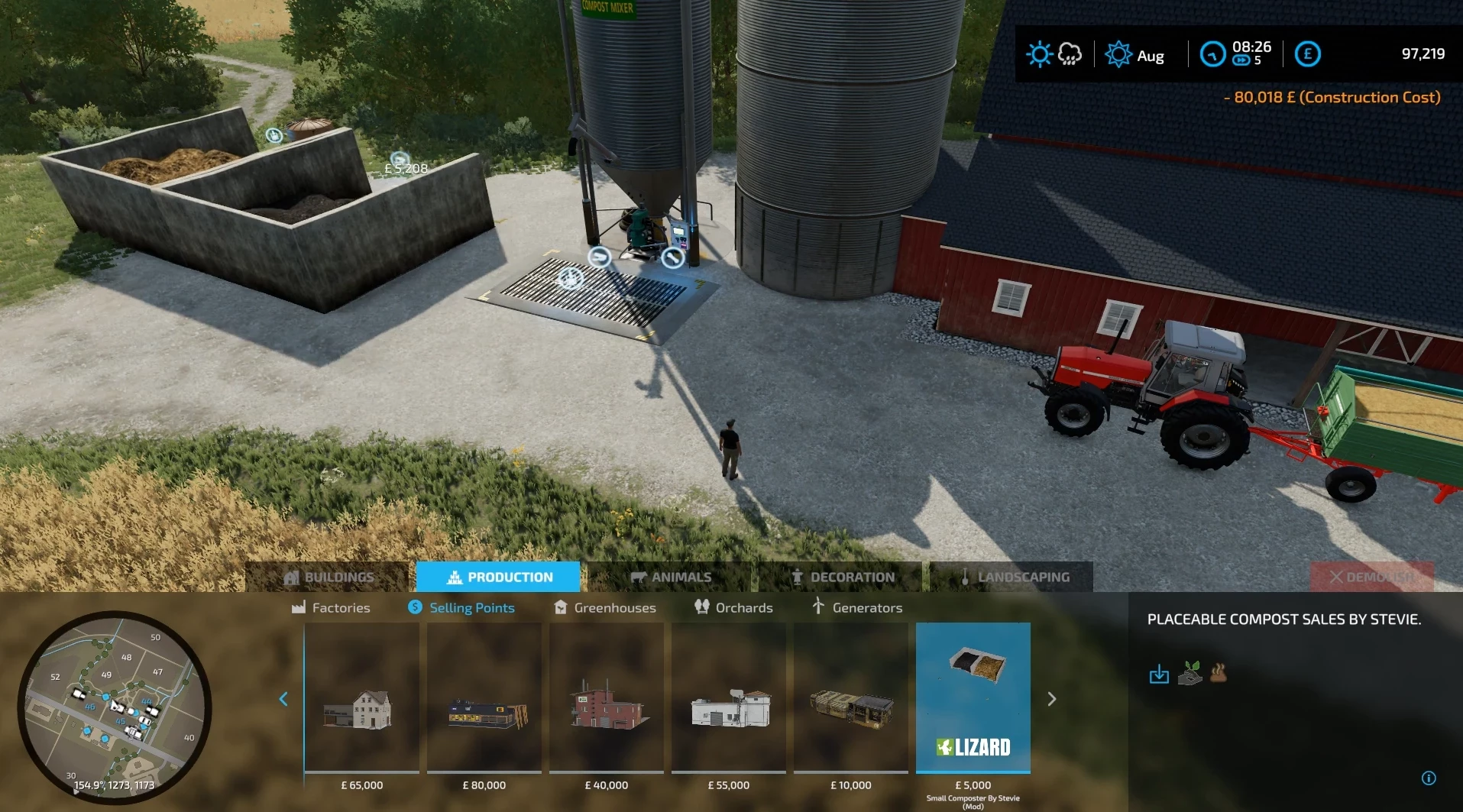The image size is (1463, 812).
Task: Switch to the BUILDINGS tab
Action: point(331,577)
